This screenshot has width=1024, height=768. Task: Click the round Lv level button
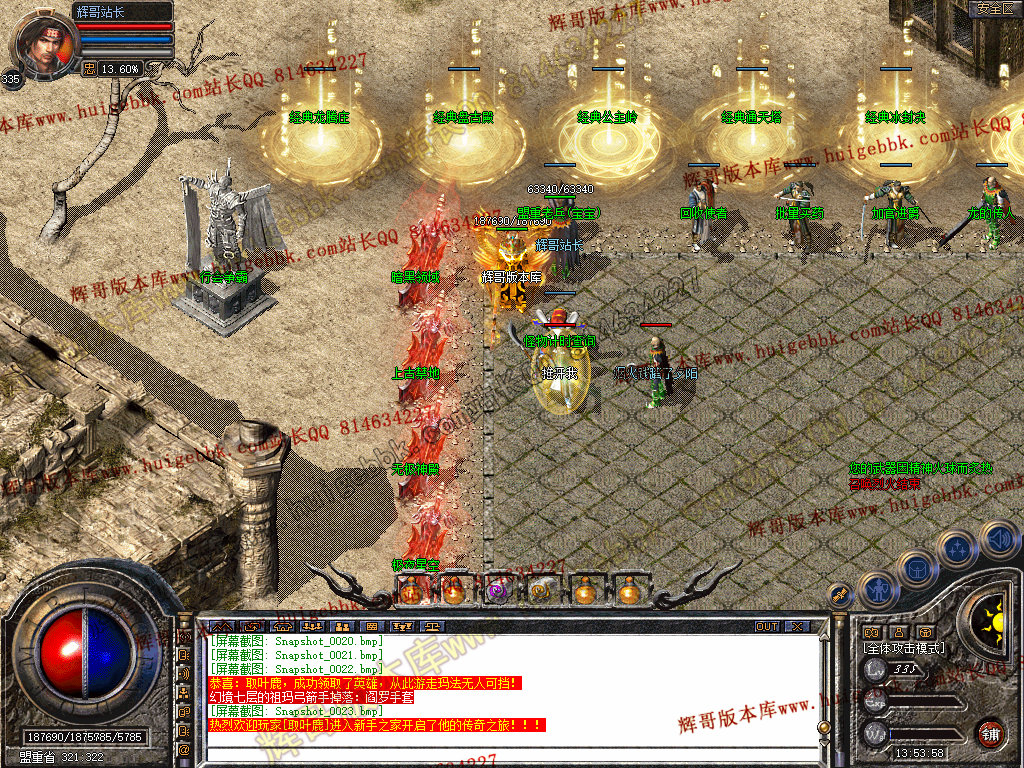[x=876, y=670]
